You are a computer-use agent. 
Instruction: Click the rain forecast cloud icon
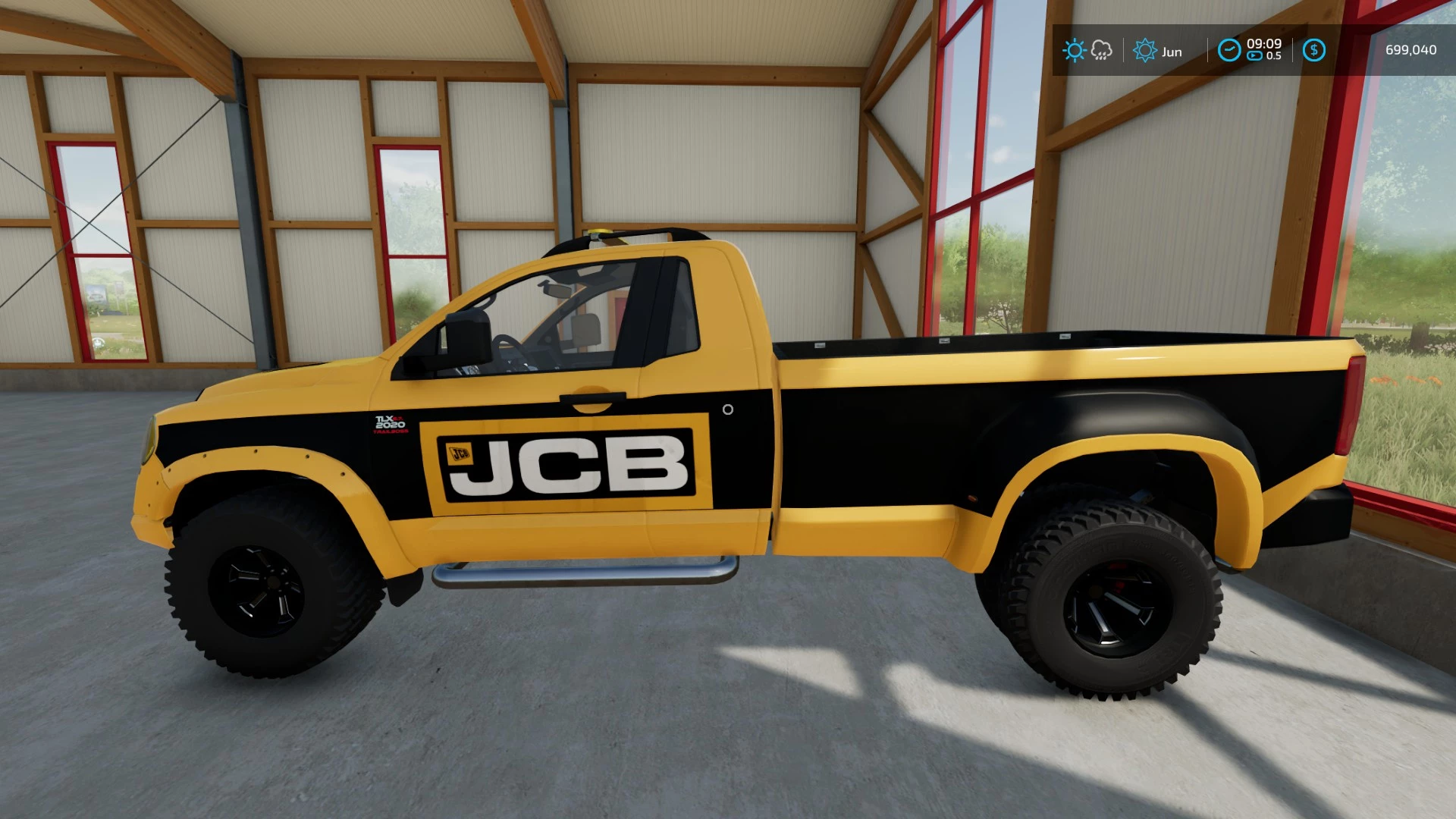pos(1101,49)
